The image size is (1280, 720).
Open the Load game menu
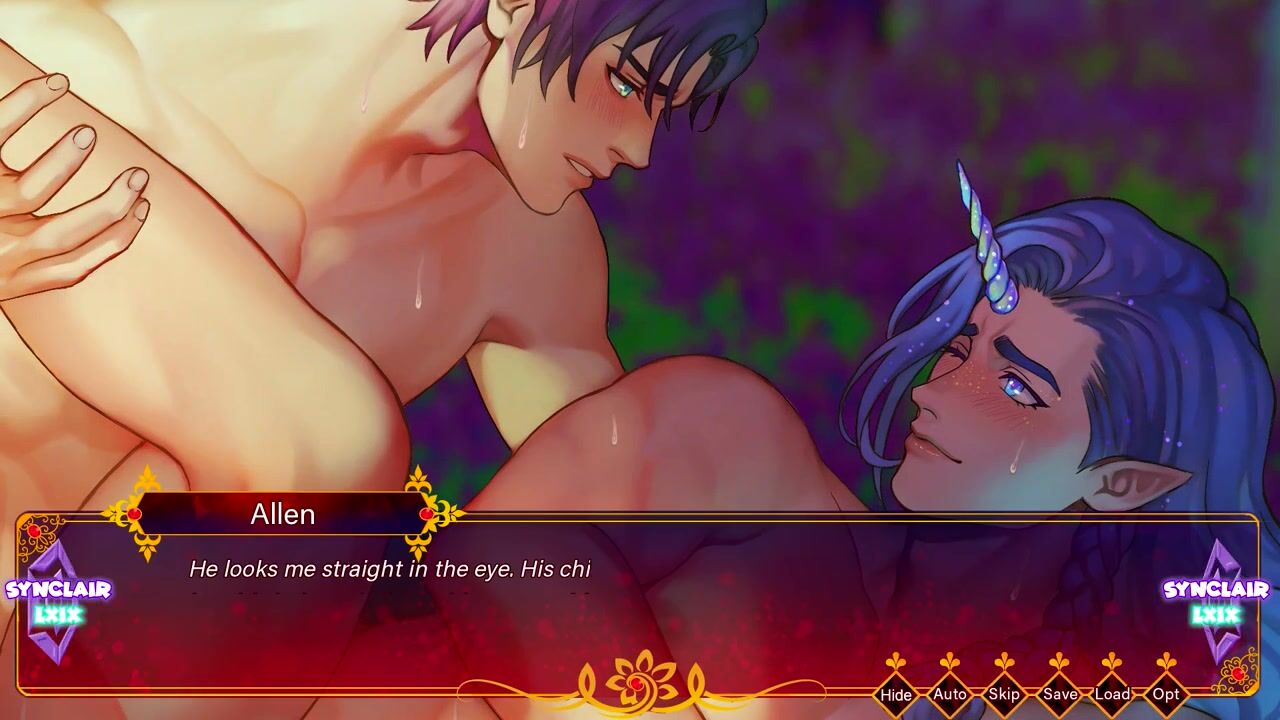click(x=1112, y=693)
